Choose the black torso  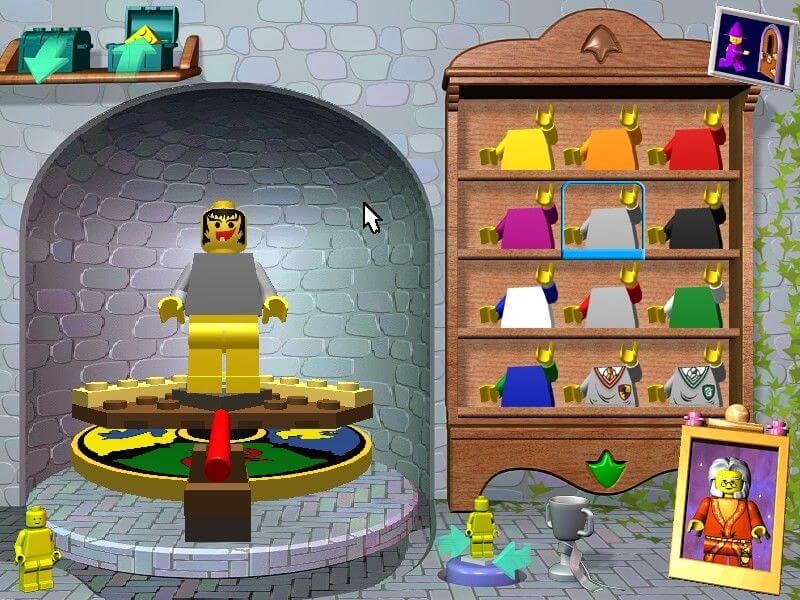tap(689, 225)
